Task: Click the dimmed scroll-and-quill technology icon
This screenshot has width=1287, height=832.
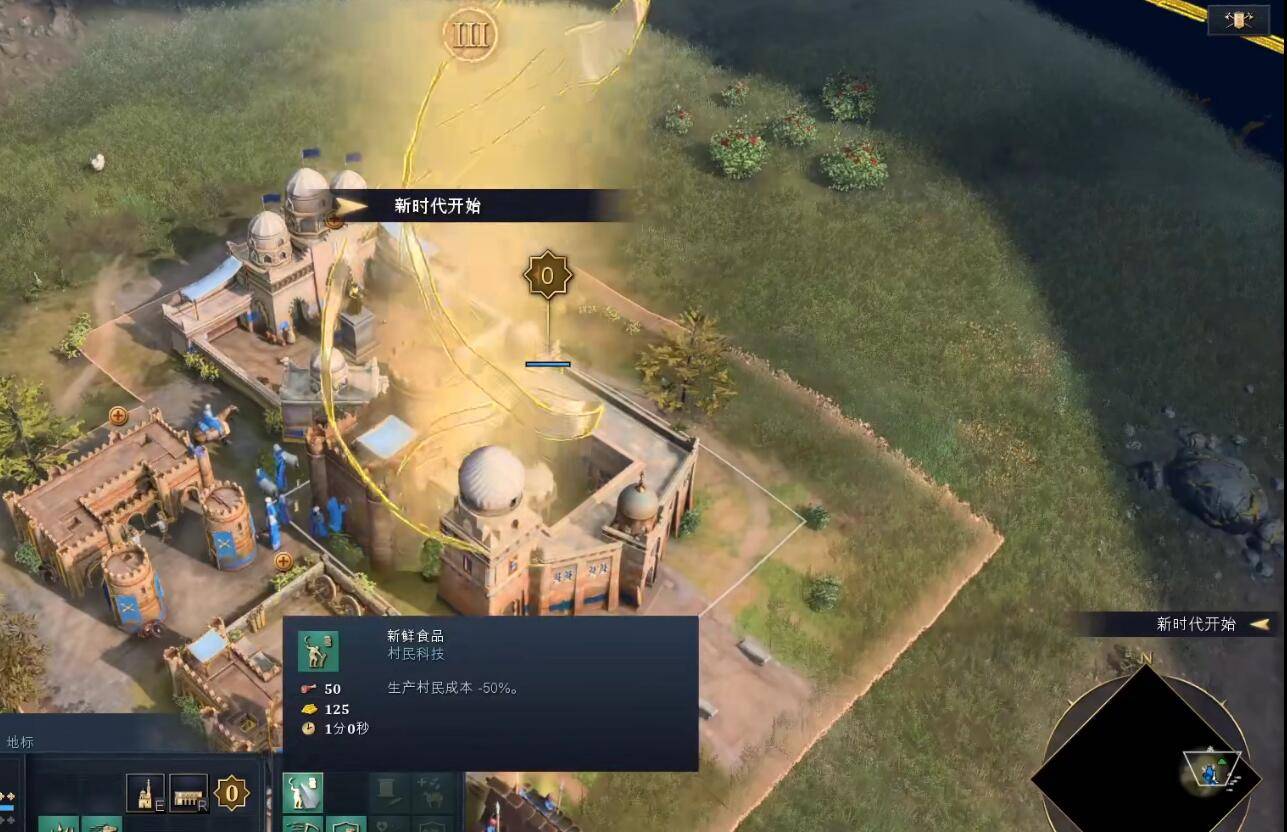Action: coord(389,792)
